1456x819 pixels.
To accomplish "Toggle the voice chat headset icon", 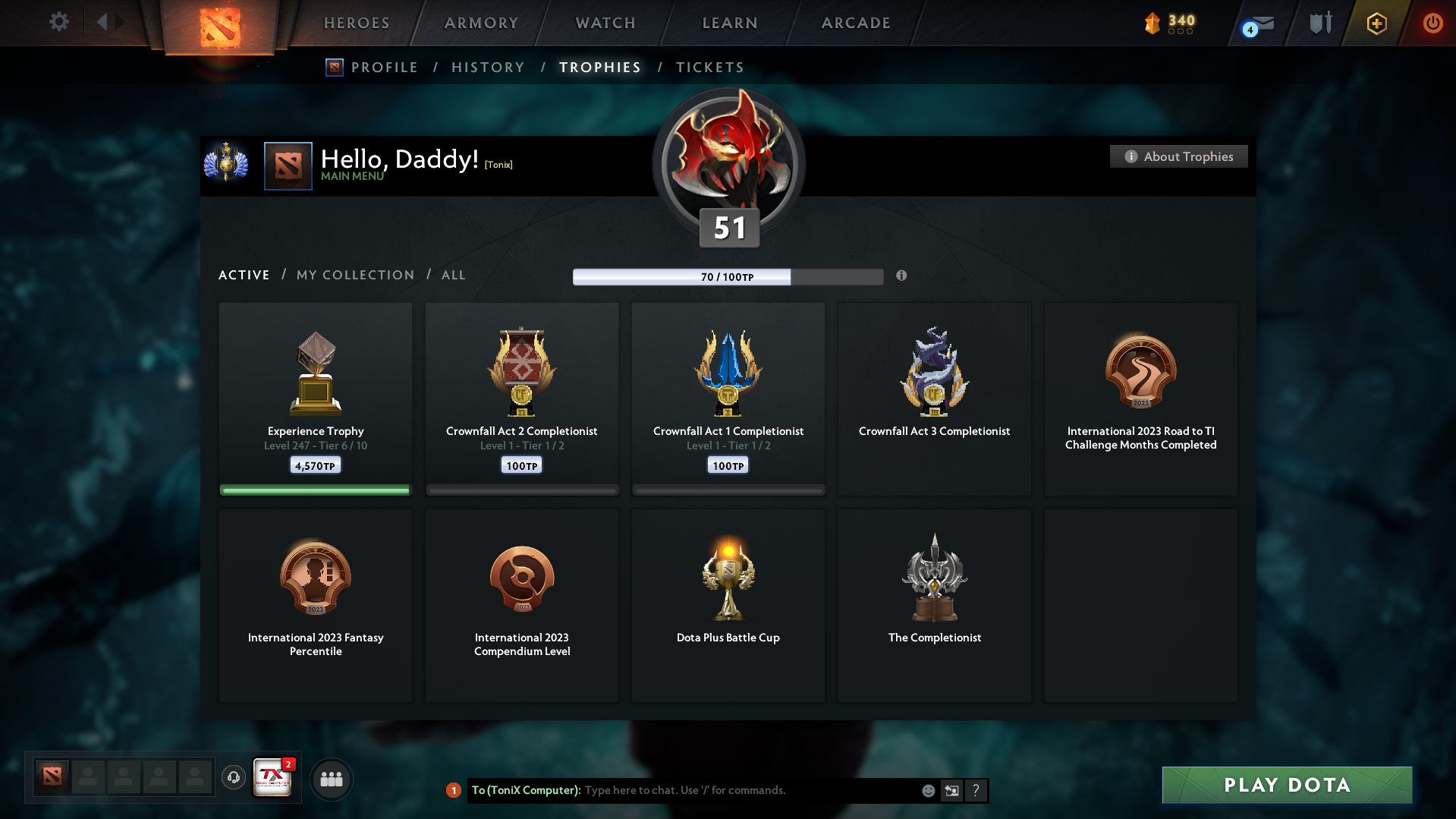I will tap(233, 778).
